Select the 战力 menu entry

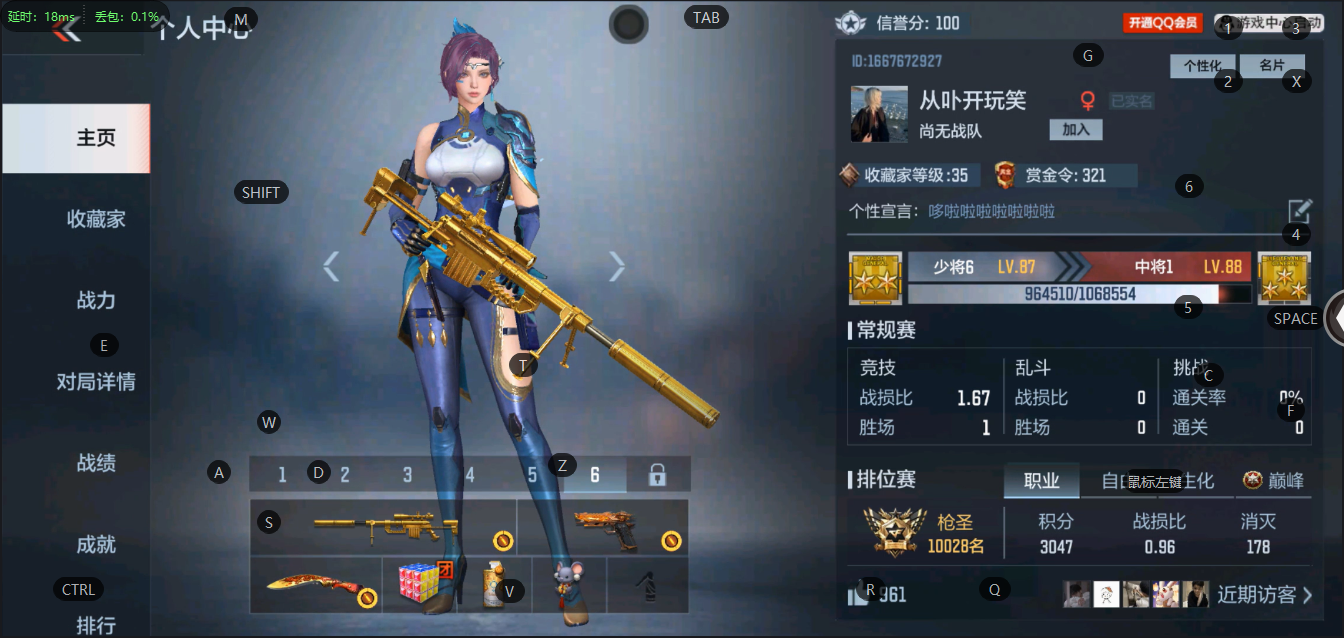96,300
